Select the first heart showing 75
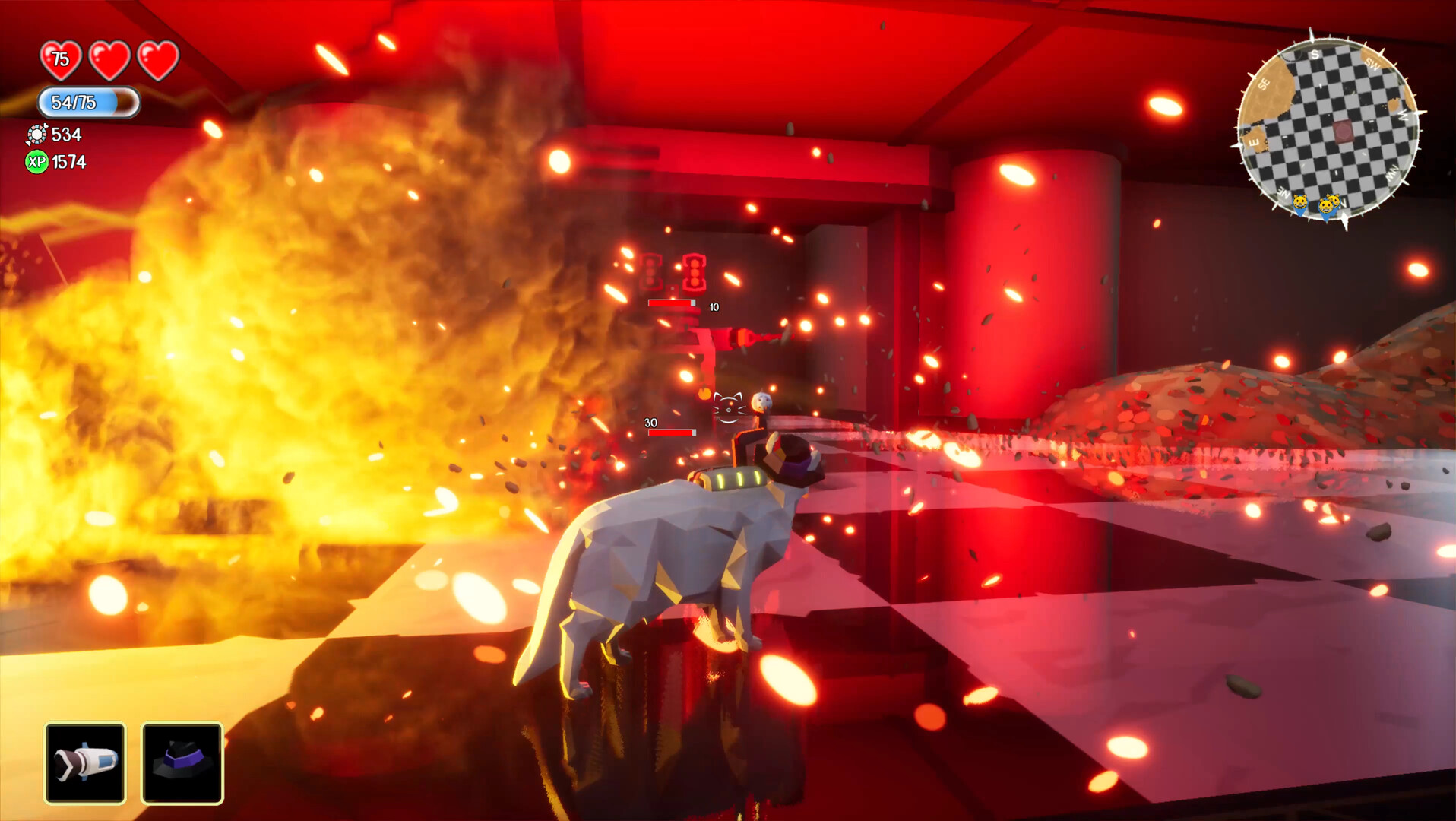Viewport: 1456px width, 821px height. click(x=62, y=59)
